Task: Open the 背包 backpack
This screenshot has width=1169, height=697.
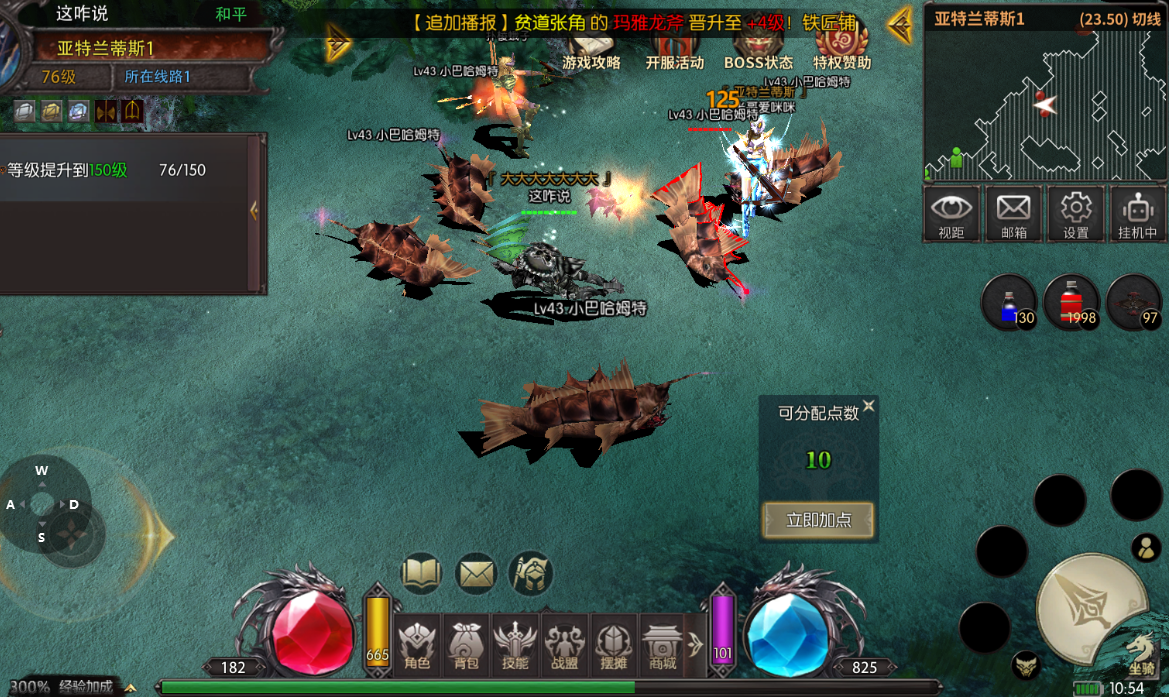Action: pyautogui.click(x=466, y=643)
